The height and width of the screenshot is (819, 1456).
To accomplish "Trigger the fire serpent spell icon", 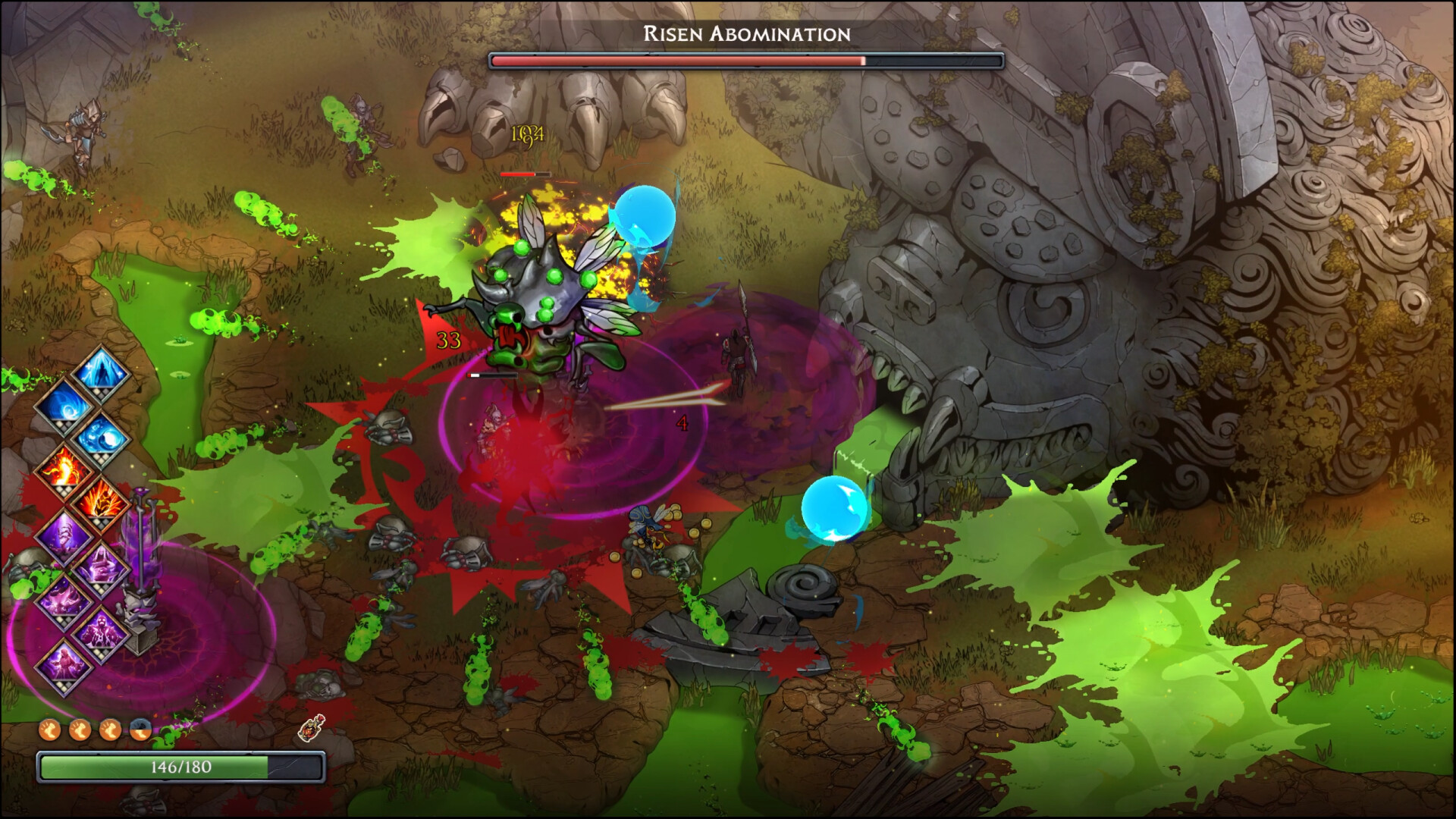I will point(64,470).
